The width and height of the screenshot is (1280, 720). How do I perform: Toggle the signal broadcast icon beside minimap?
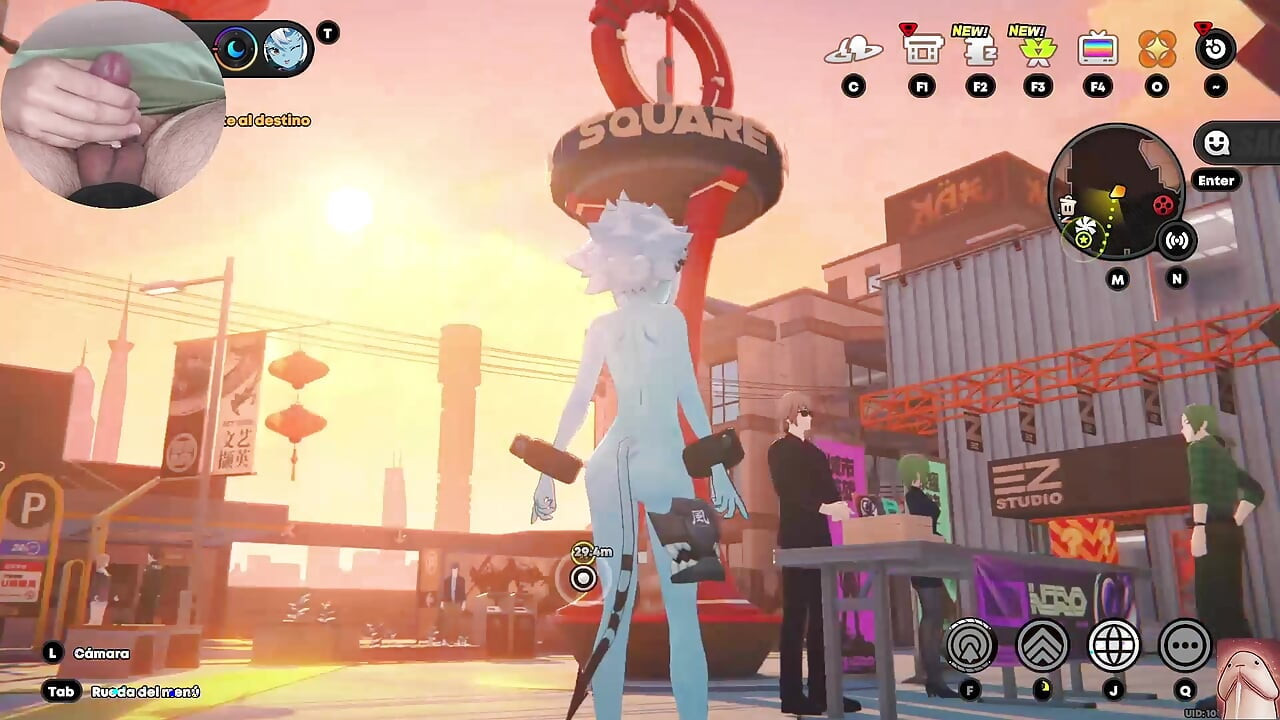pyautogui.click(x=1177, y=240)
